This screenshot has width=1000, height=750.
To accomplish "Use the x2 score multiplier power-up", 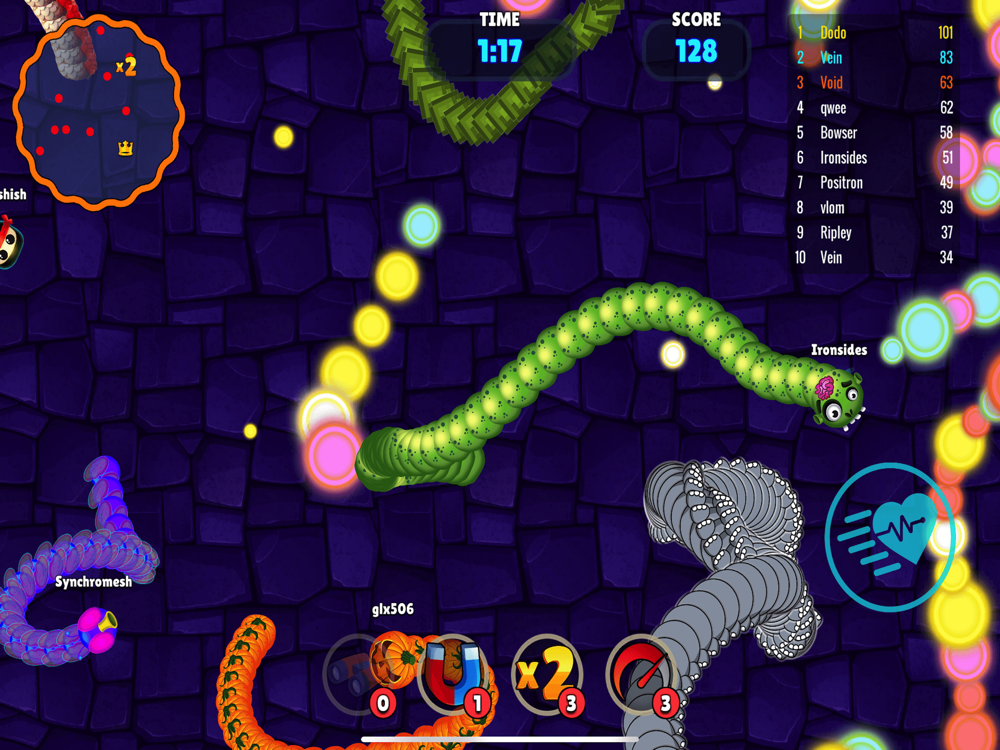I will click(546, 673).
